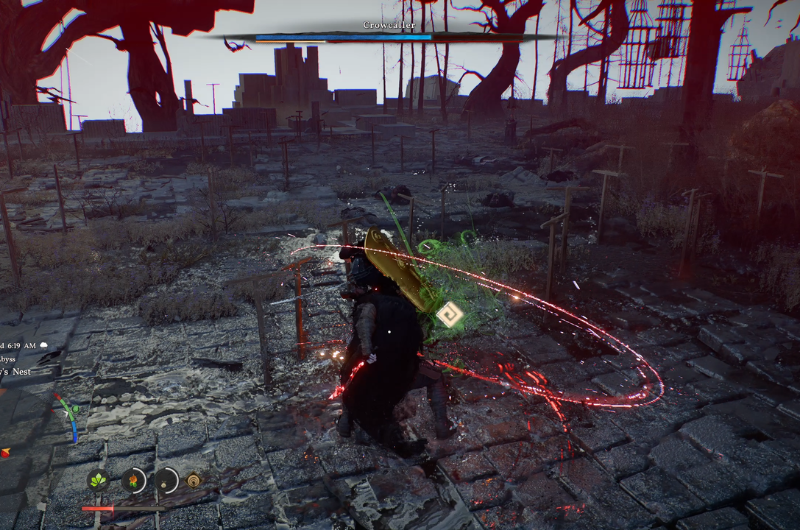Use the orange flower consumable slot

pyautogui.click(x=133, y=481)
